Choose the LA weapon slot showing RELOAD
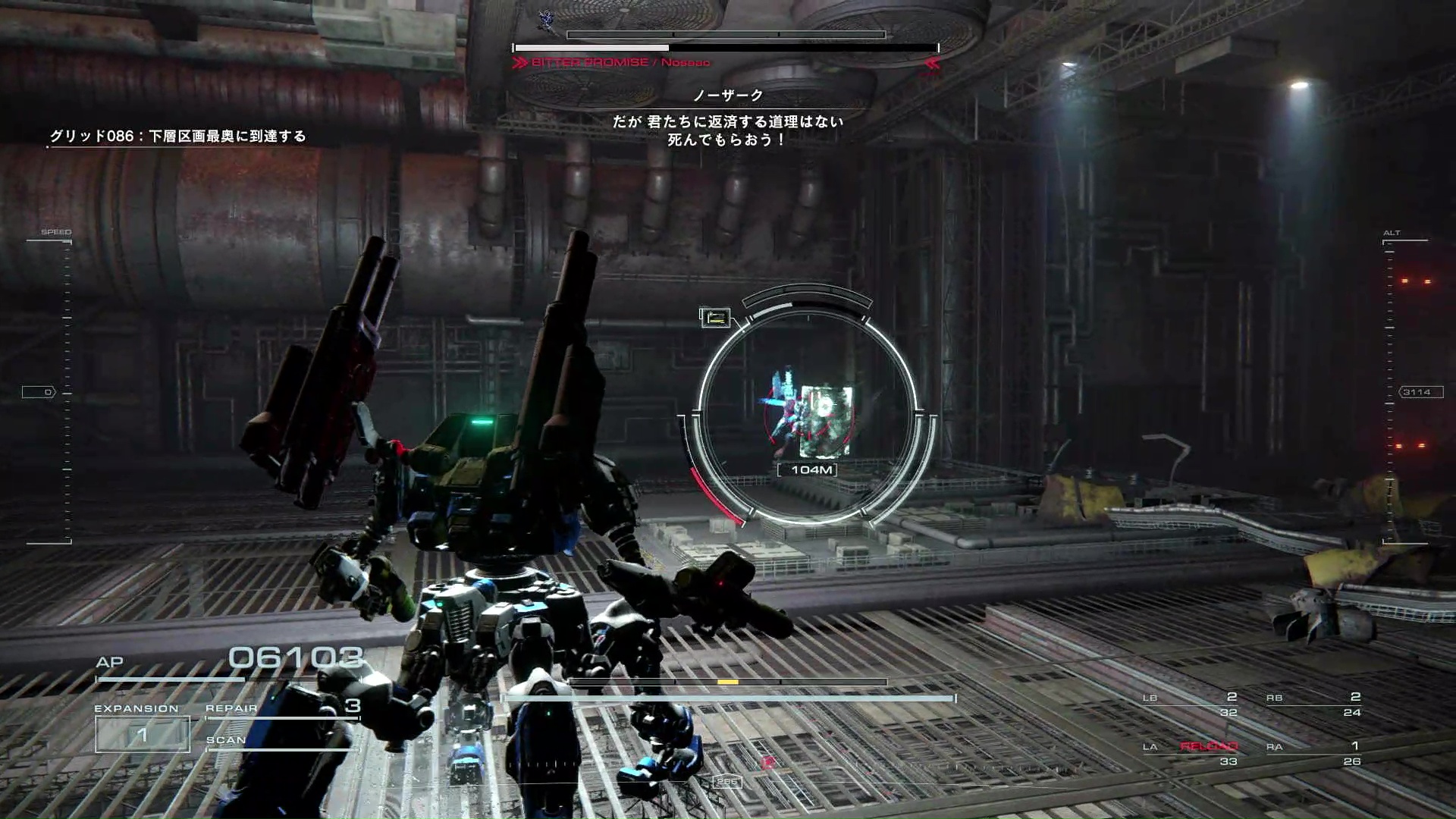 (x=1191, y=752)
